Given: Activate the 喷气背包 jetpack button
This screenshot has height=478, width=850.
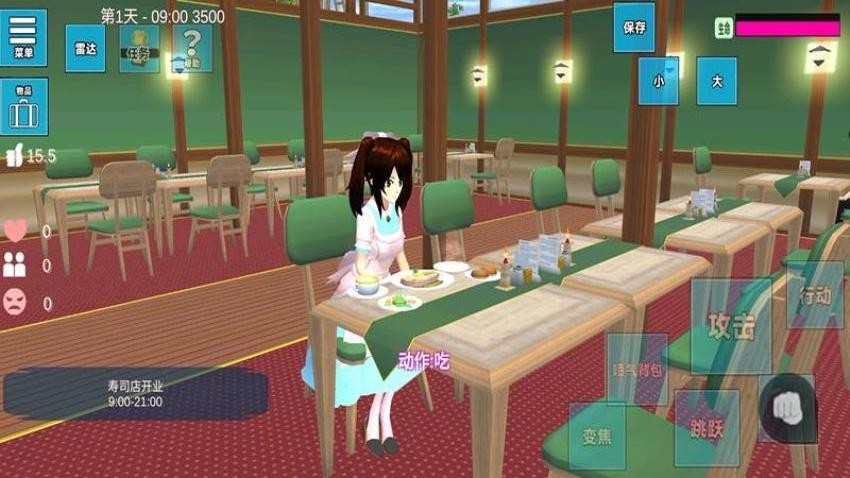Looking at the screenshot, I should [x=637, y=369].
